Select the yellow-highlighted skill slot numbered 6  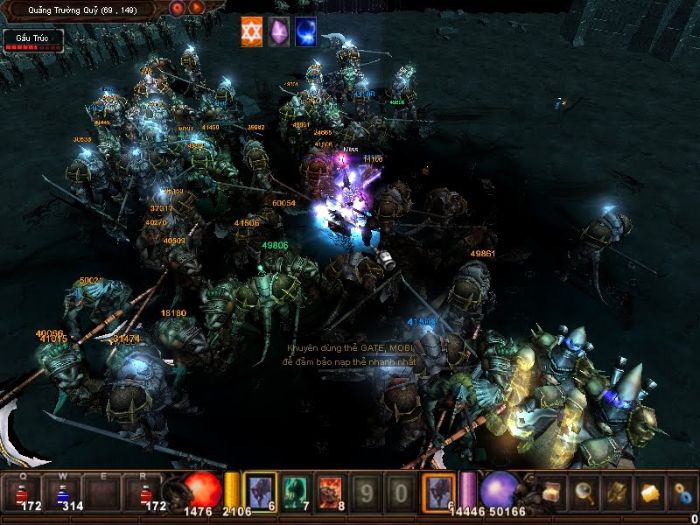pyautogui.click(x=260, y=490)
